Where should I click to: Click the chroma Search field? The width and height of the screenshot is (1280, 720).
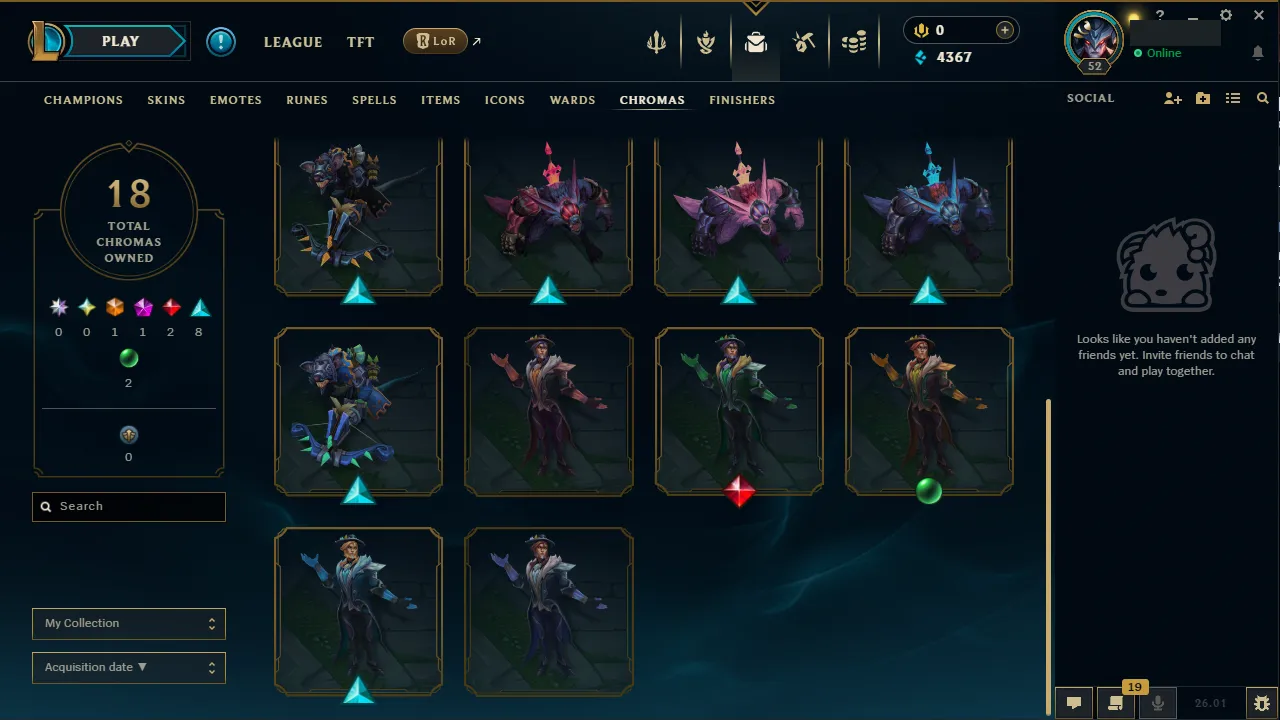[128, 506]
